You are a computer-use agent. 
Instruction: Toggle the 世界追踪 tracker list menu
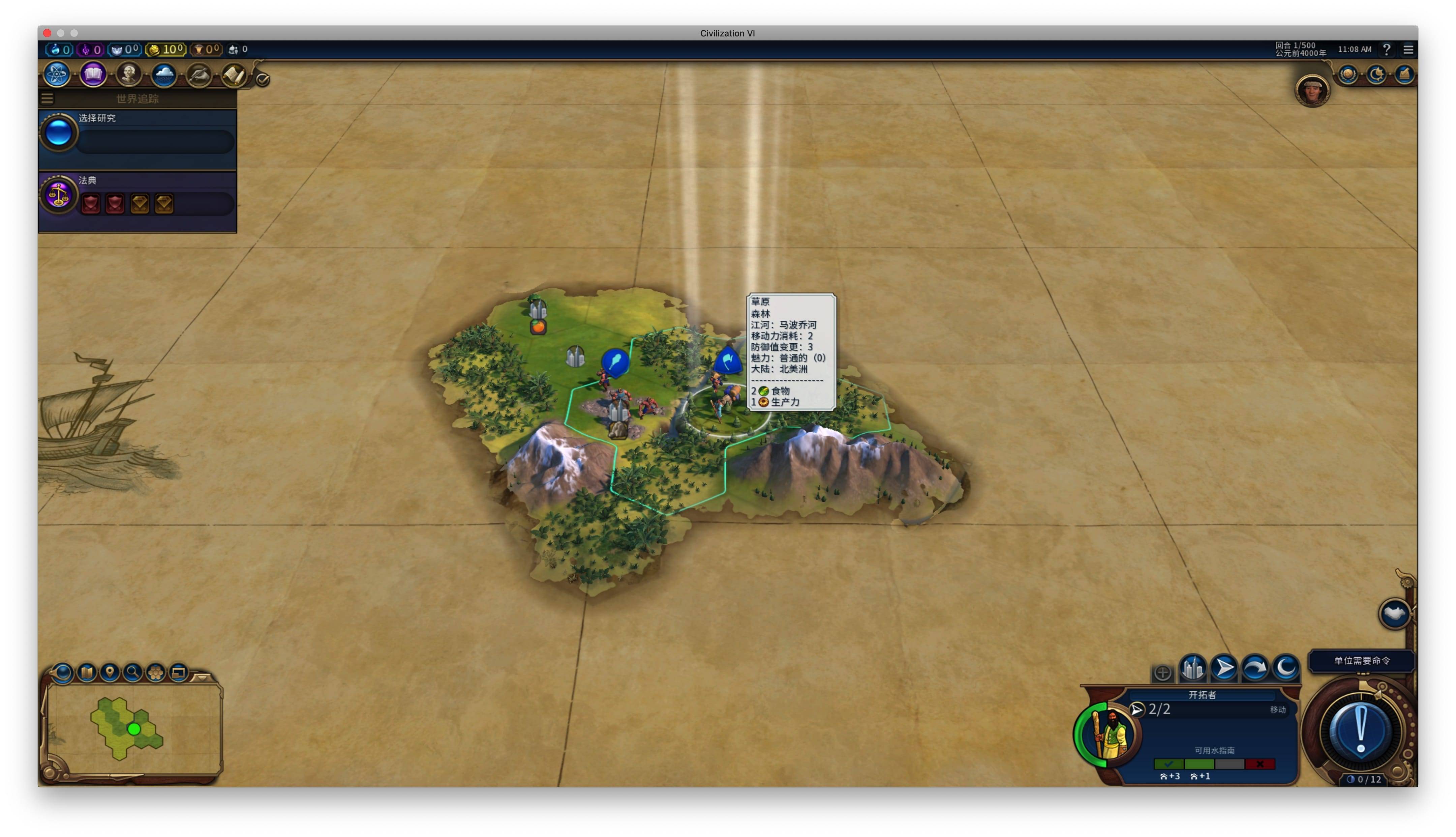pos(48,99)
